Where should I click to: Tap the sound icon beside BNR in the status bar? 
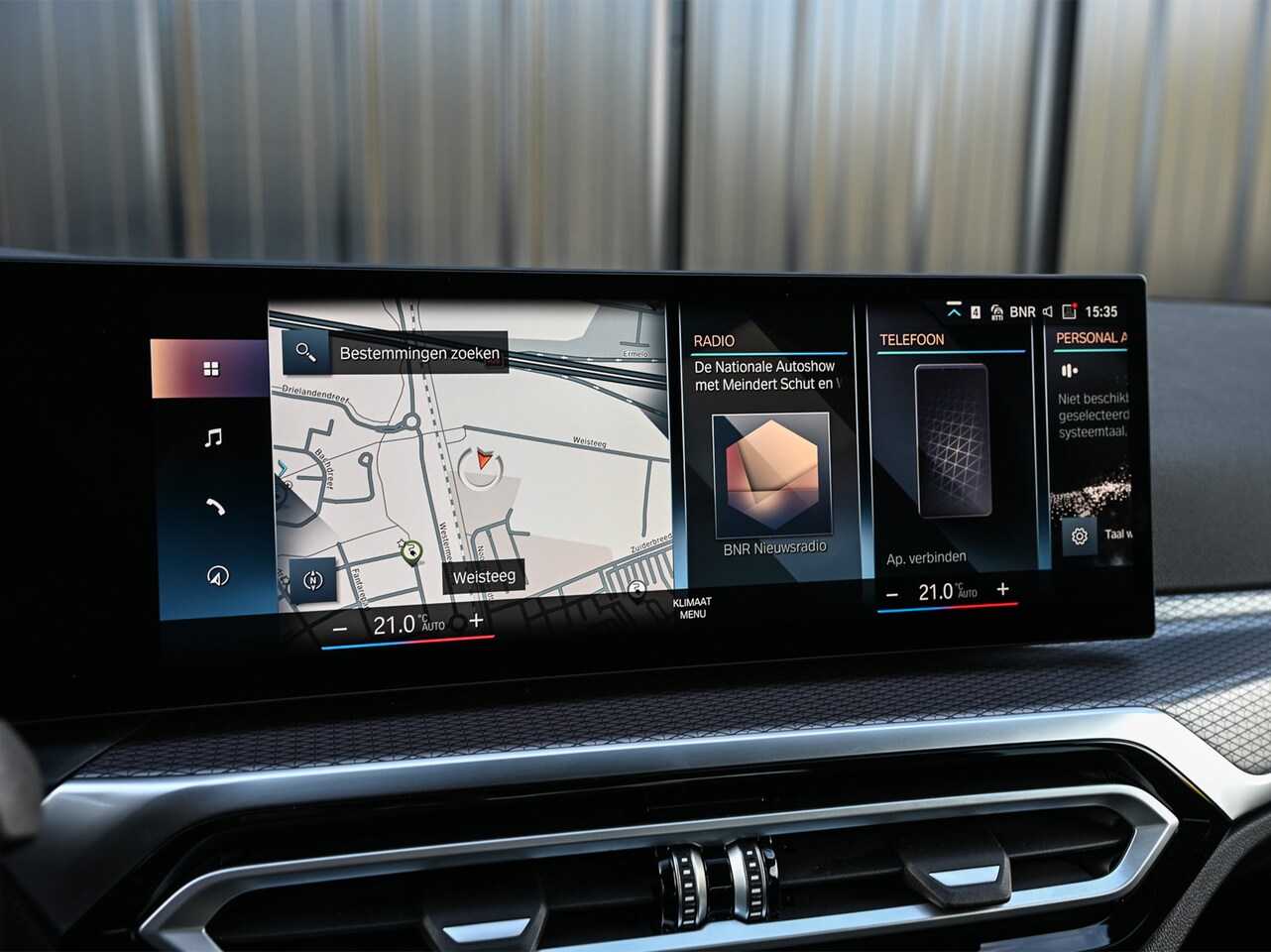[1047, 311]
